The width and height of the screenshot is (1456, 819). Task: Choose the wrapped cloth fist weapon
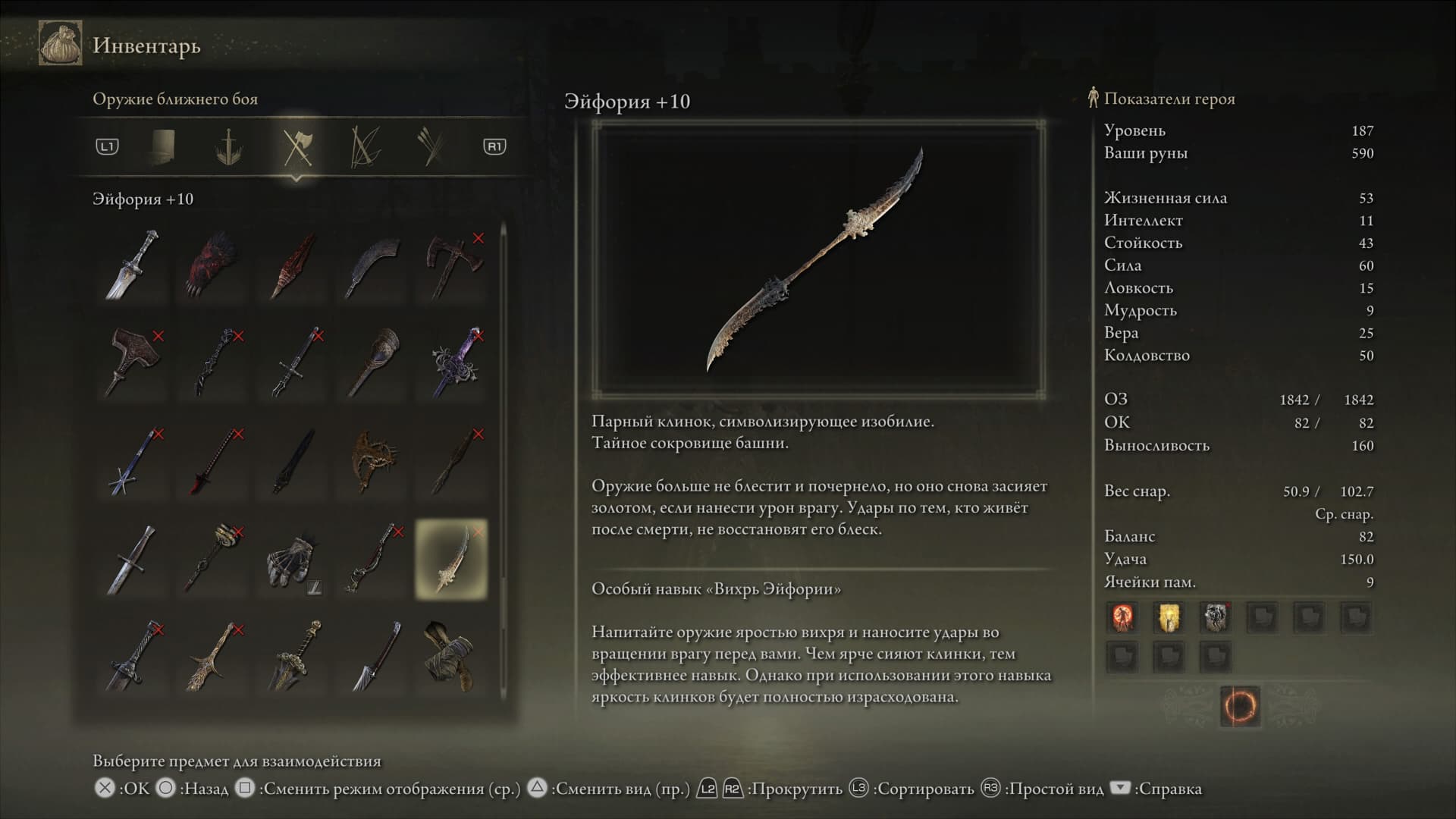pos(452,656)
